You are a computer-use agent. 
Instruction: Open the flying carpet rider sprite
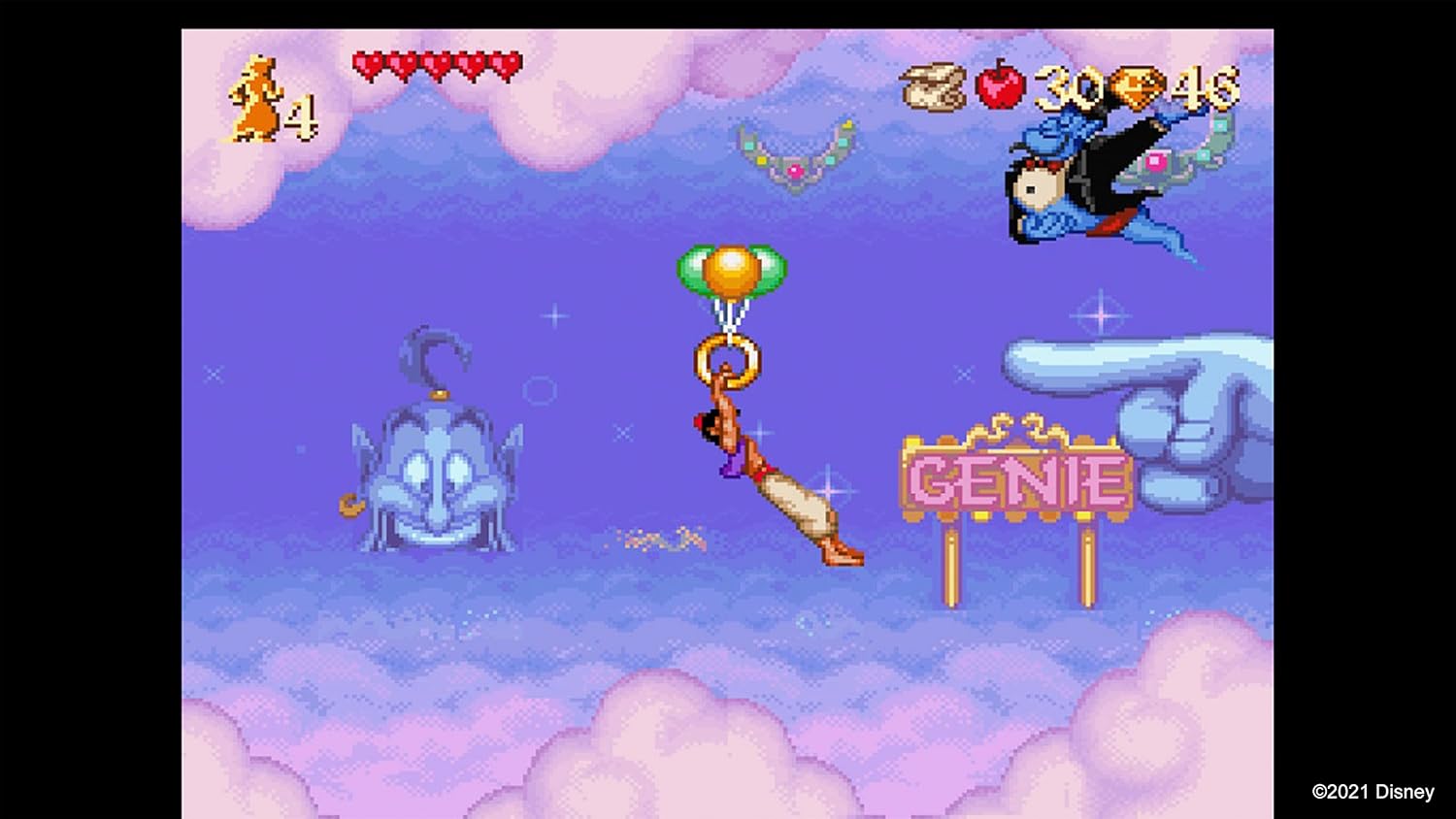(x=1087, y=175)
